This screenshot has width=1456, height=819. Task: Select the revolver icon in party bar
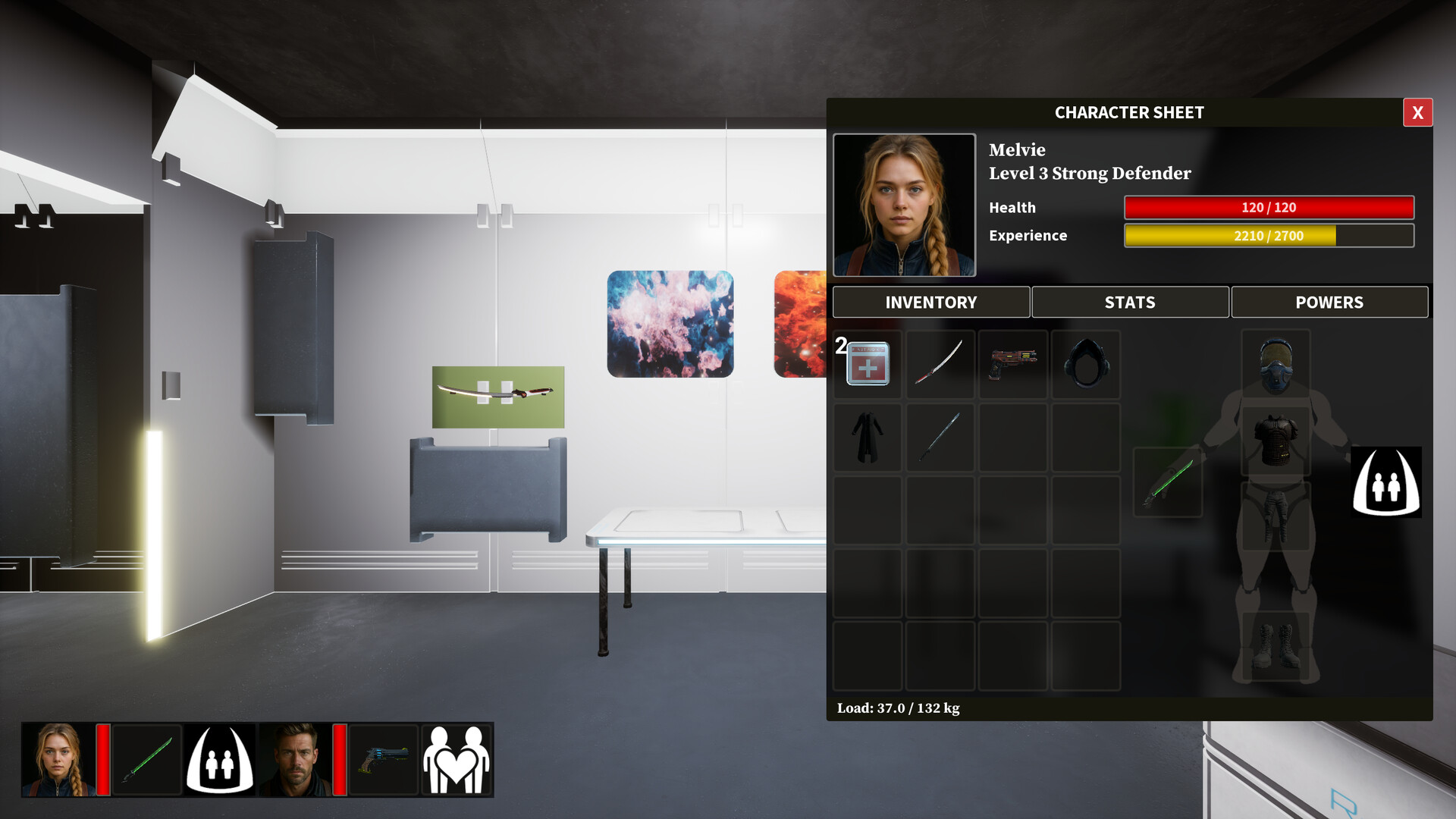click(384, 760)
